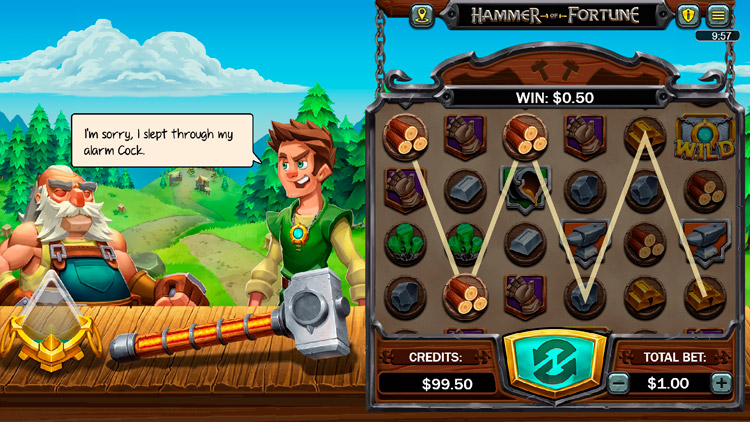The image size is (750, 422).
Task: Increase total bet with the plus button
Action: 721,383
